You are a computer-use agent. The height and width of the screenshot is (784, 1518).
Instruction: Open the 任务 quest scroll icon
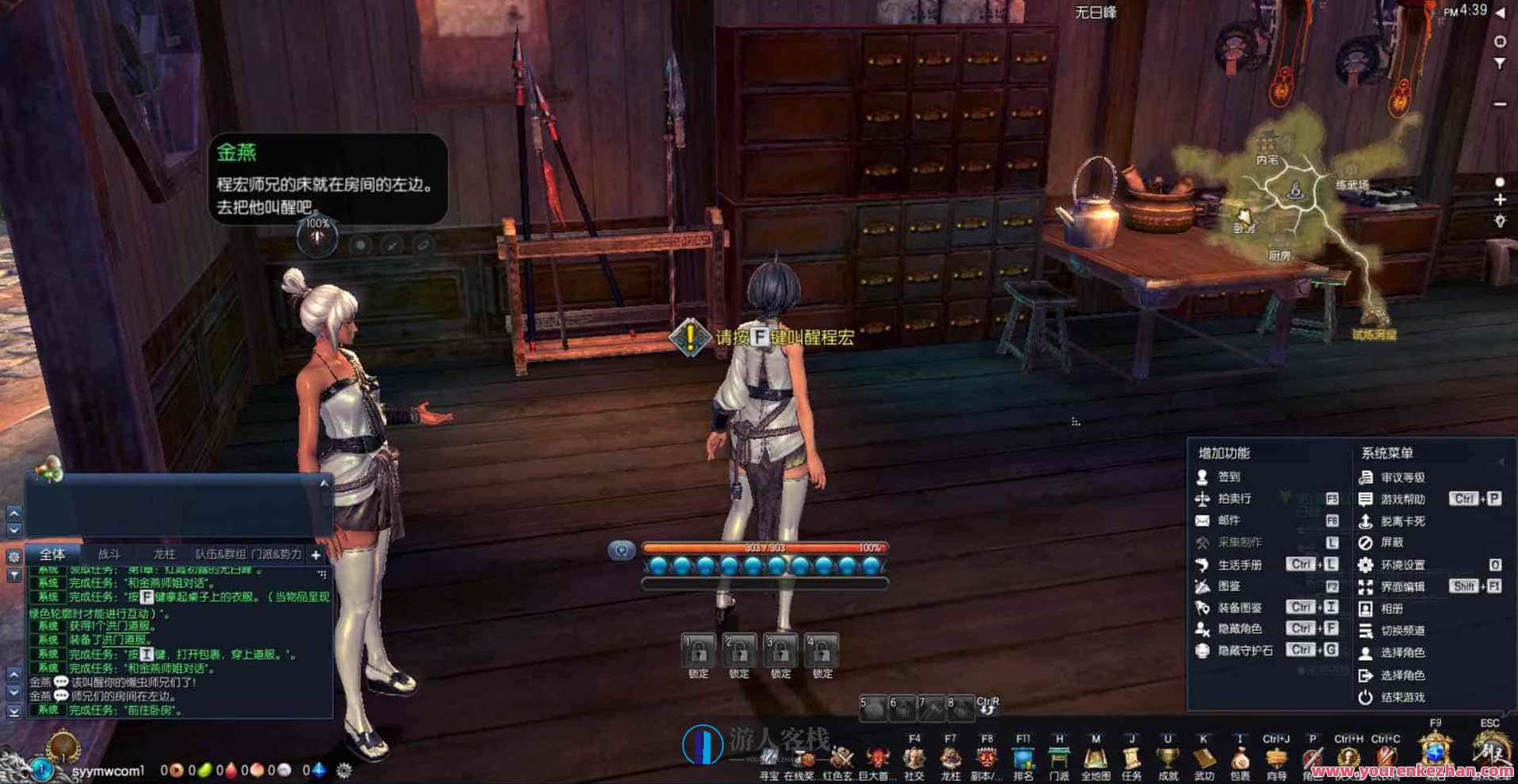[1130, 756]
